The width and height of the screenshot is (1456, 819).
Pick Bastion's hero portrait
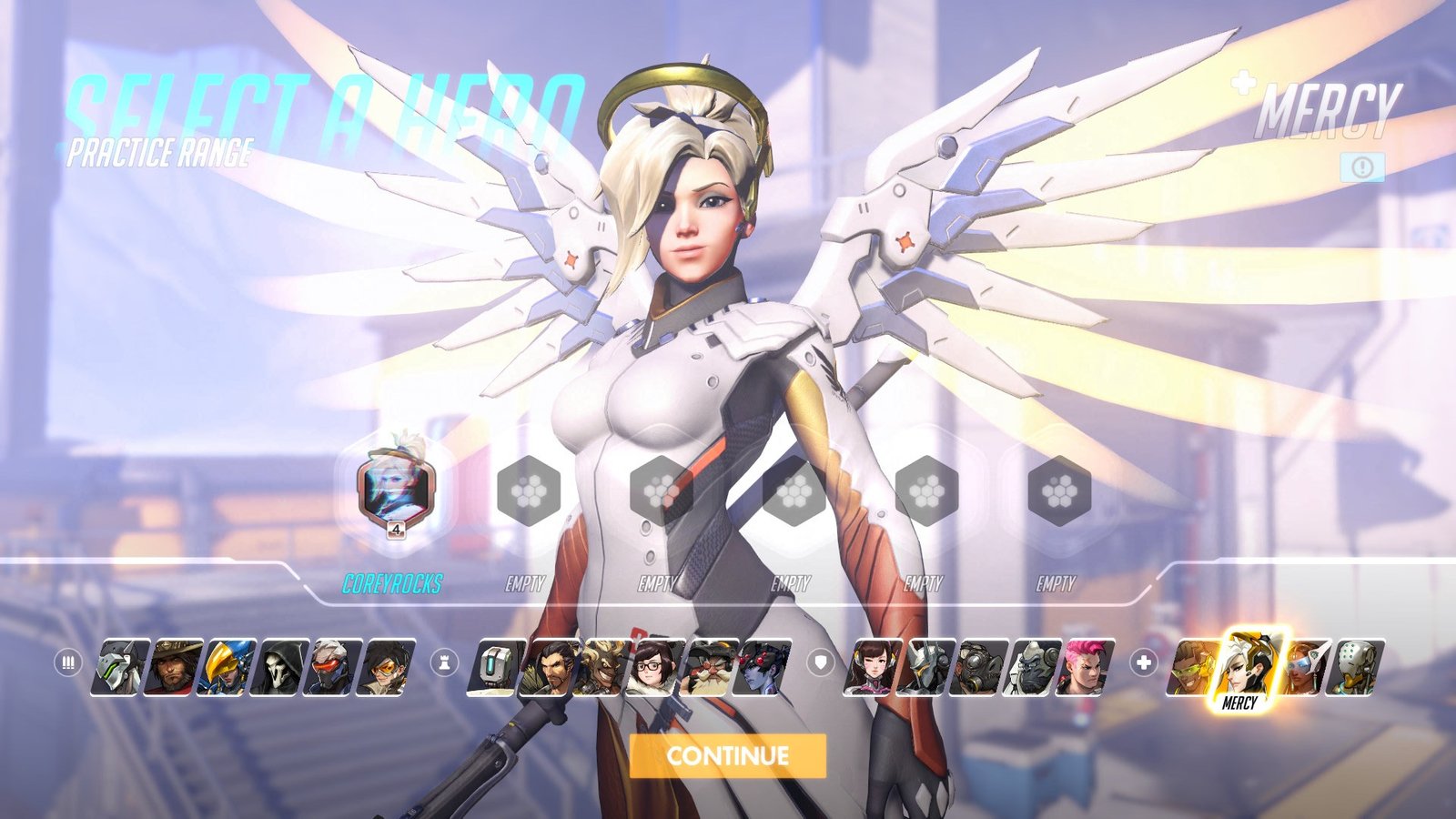497,668
